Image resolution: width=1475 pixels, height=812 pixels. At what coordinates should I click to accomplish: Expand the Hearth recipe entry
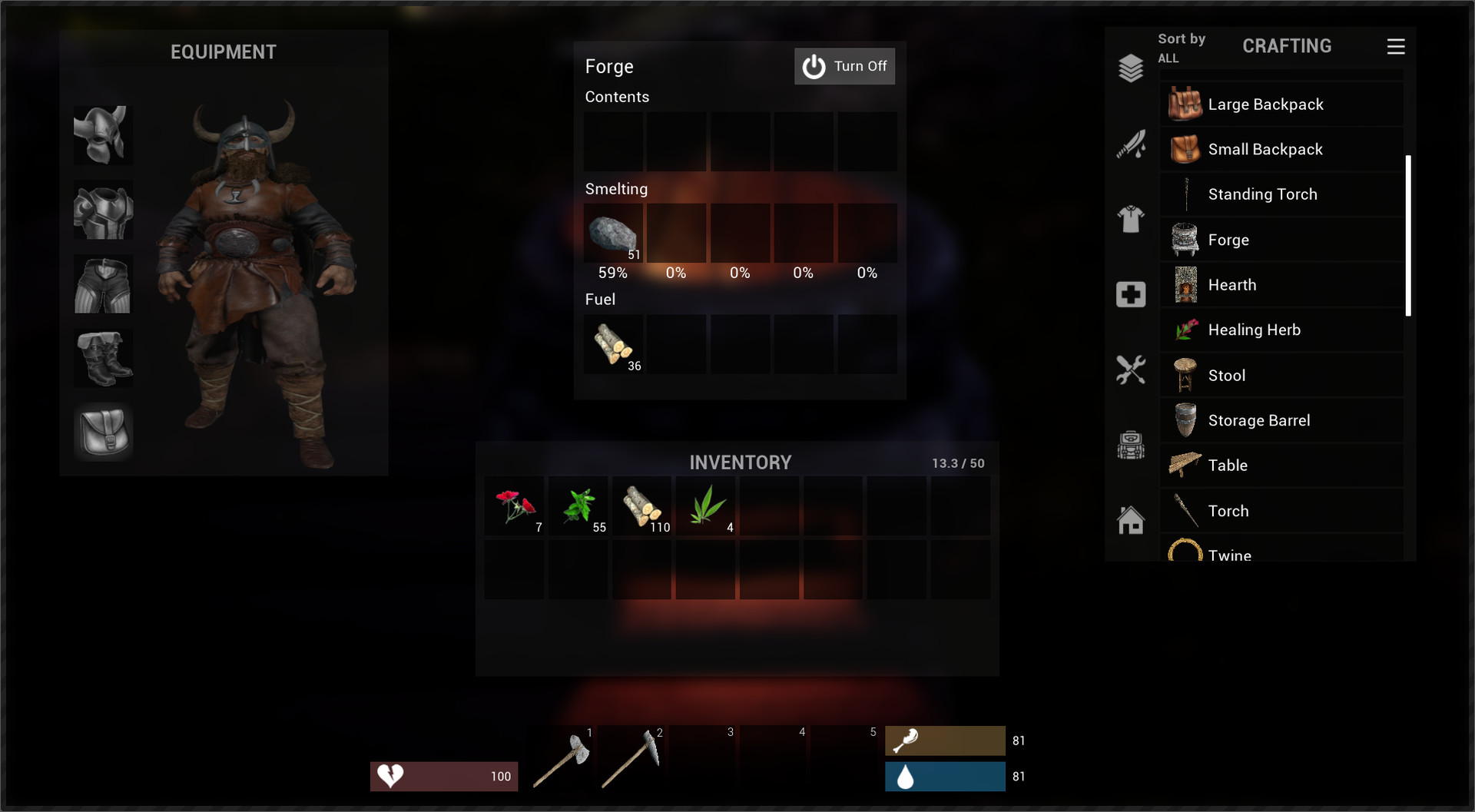(1281, 284)
